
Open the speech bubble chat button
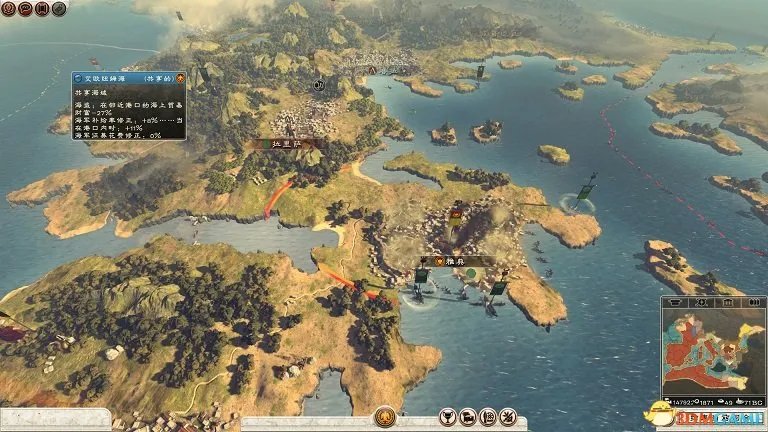point(27,10)
